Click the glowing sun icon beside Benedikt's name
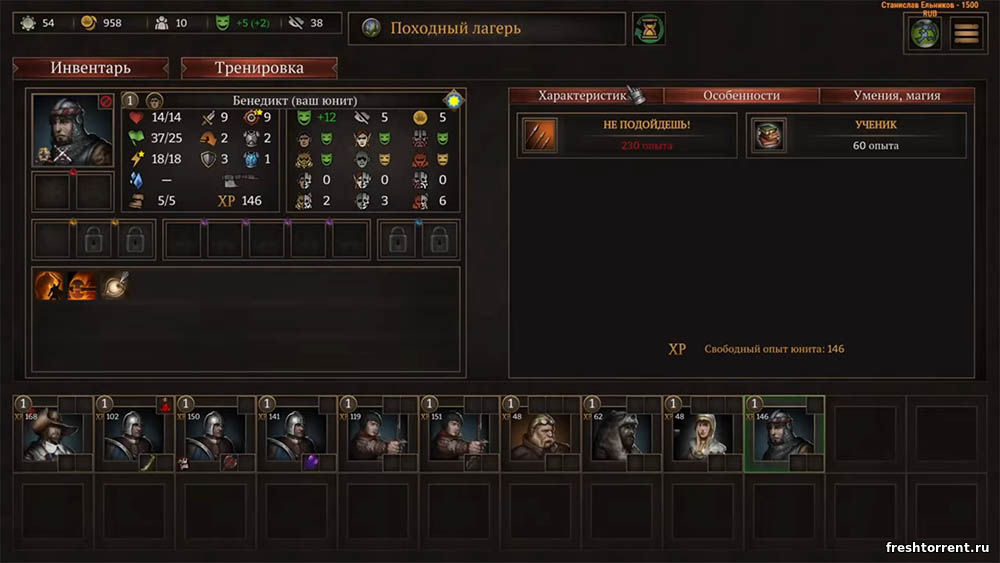This screenshot has width=1000, height=563. (453, 100)
